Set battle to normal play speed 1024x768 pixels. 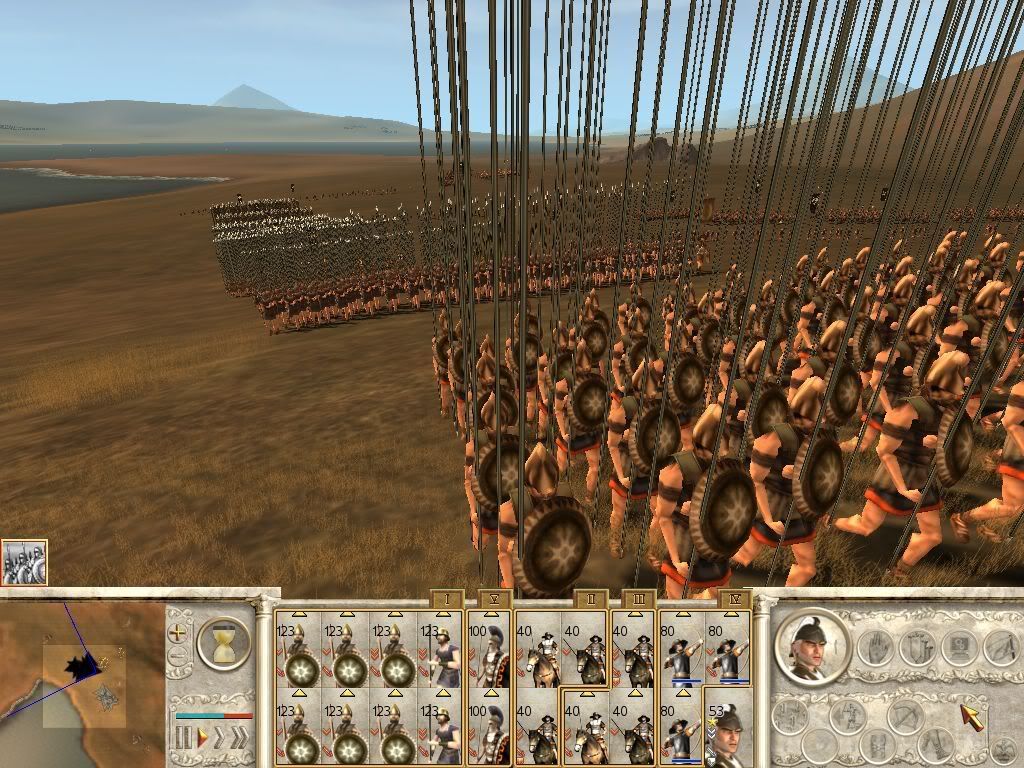202,739
